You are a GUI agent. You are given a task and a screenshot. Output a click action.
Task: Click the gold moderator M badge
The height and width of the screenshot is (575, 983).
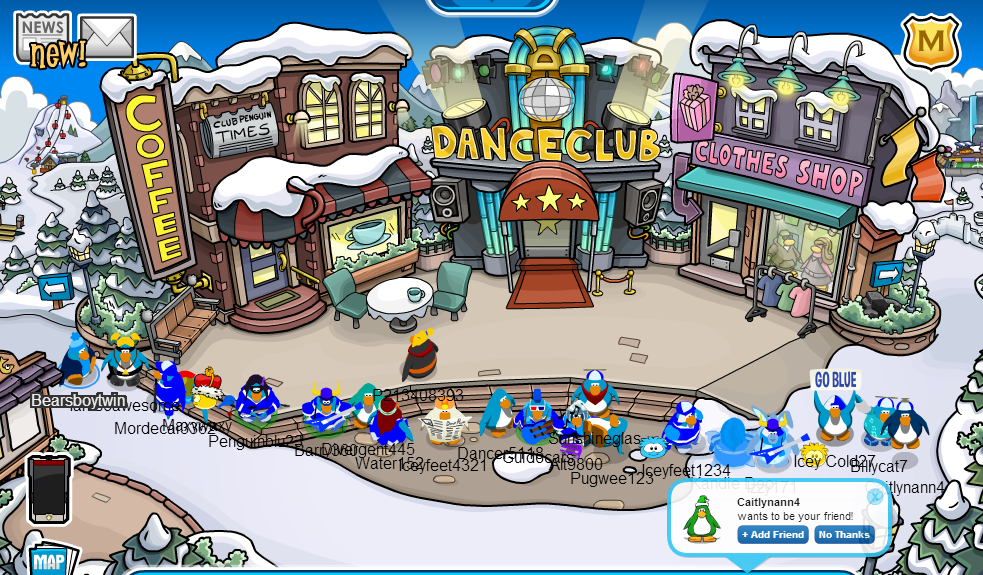930,43
